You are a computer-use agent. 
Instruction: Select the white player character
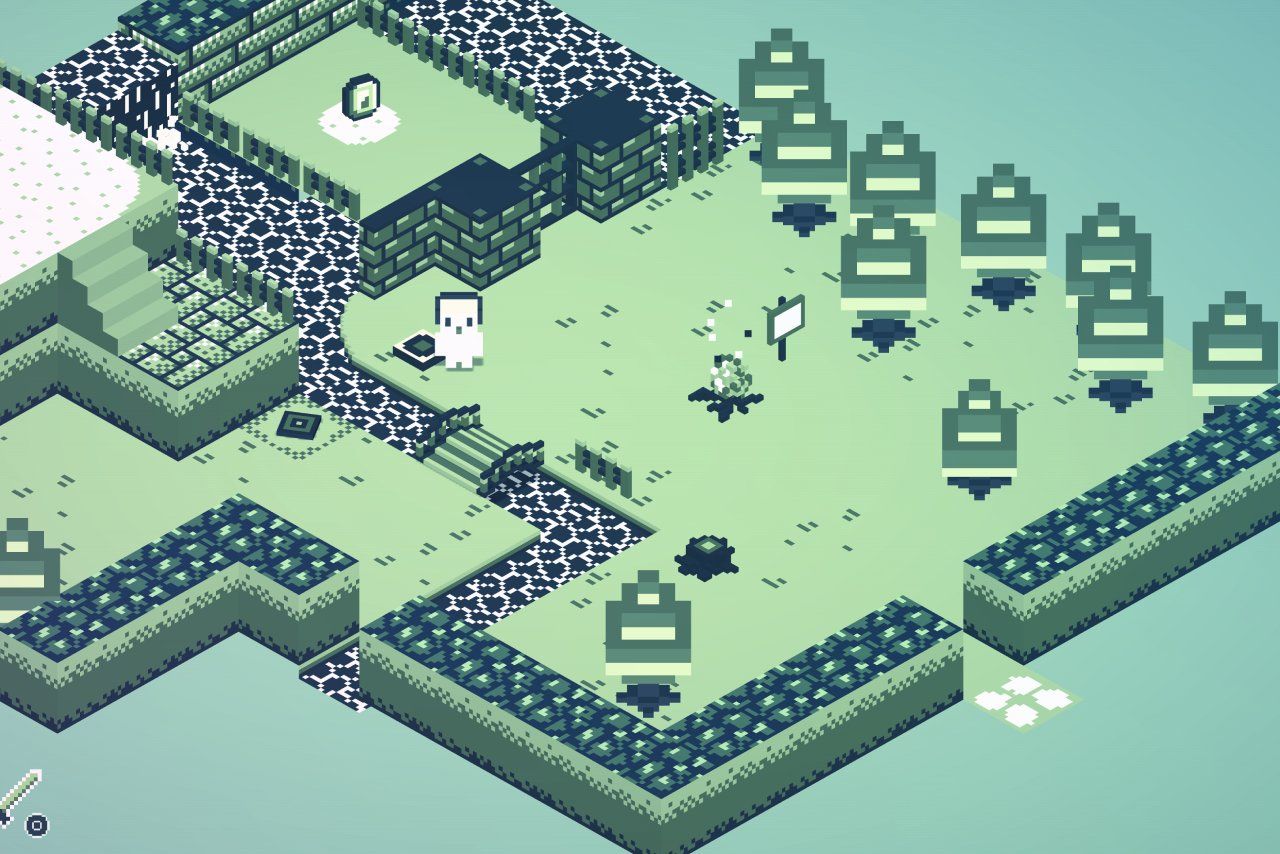coord(459,330)
